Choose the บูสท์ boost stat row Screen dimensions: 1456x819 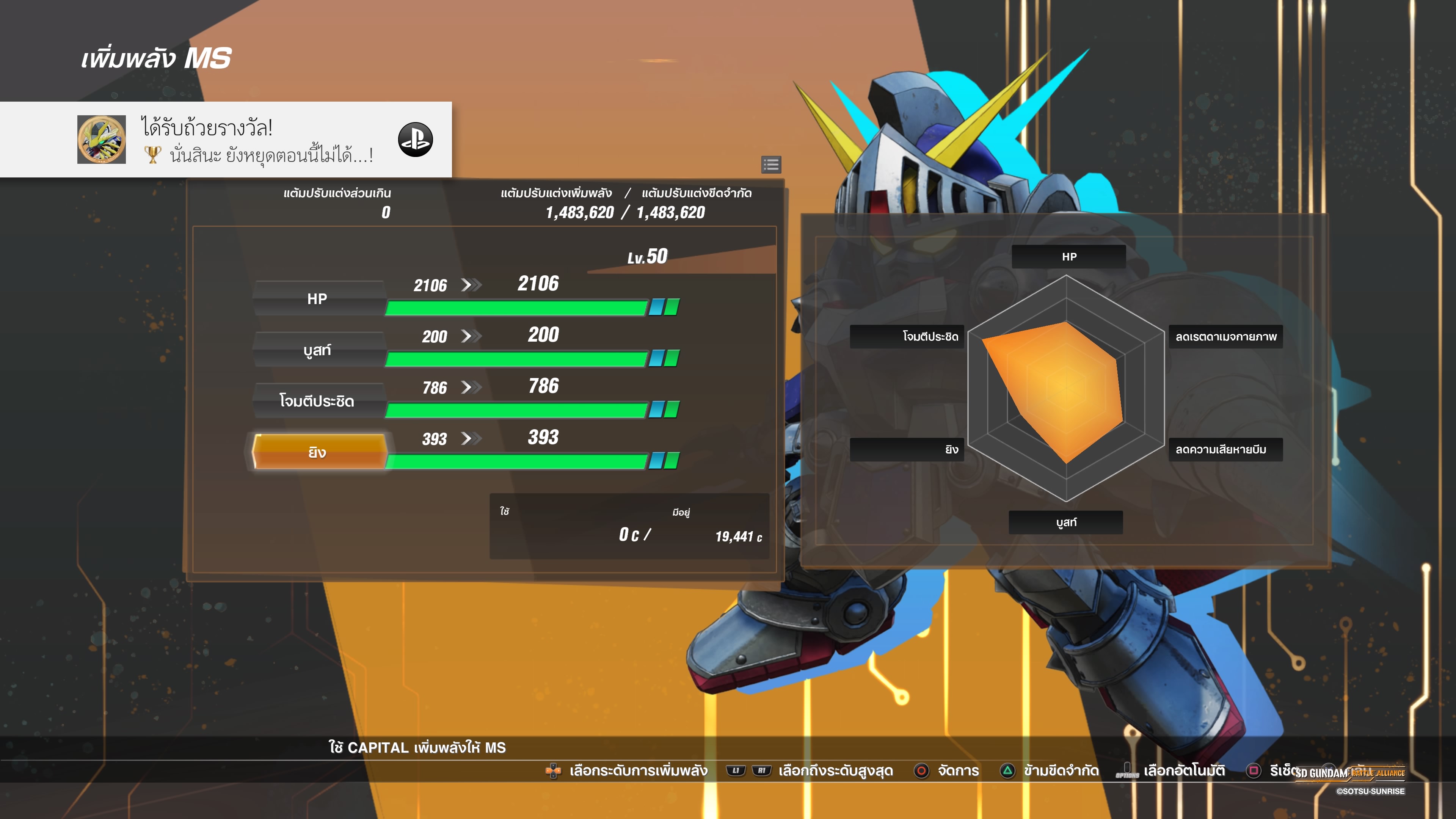[318, 350]
